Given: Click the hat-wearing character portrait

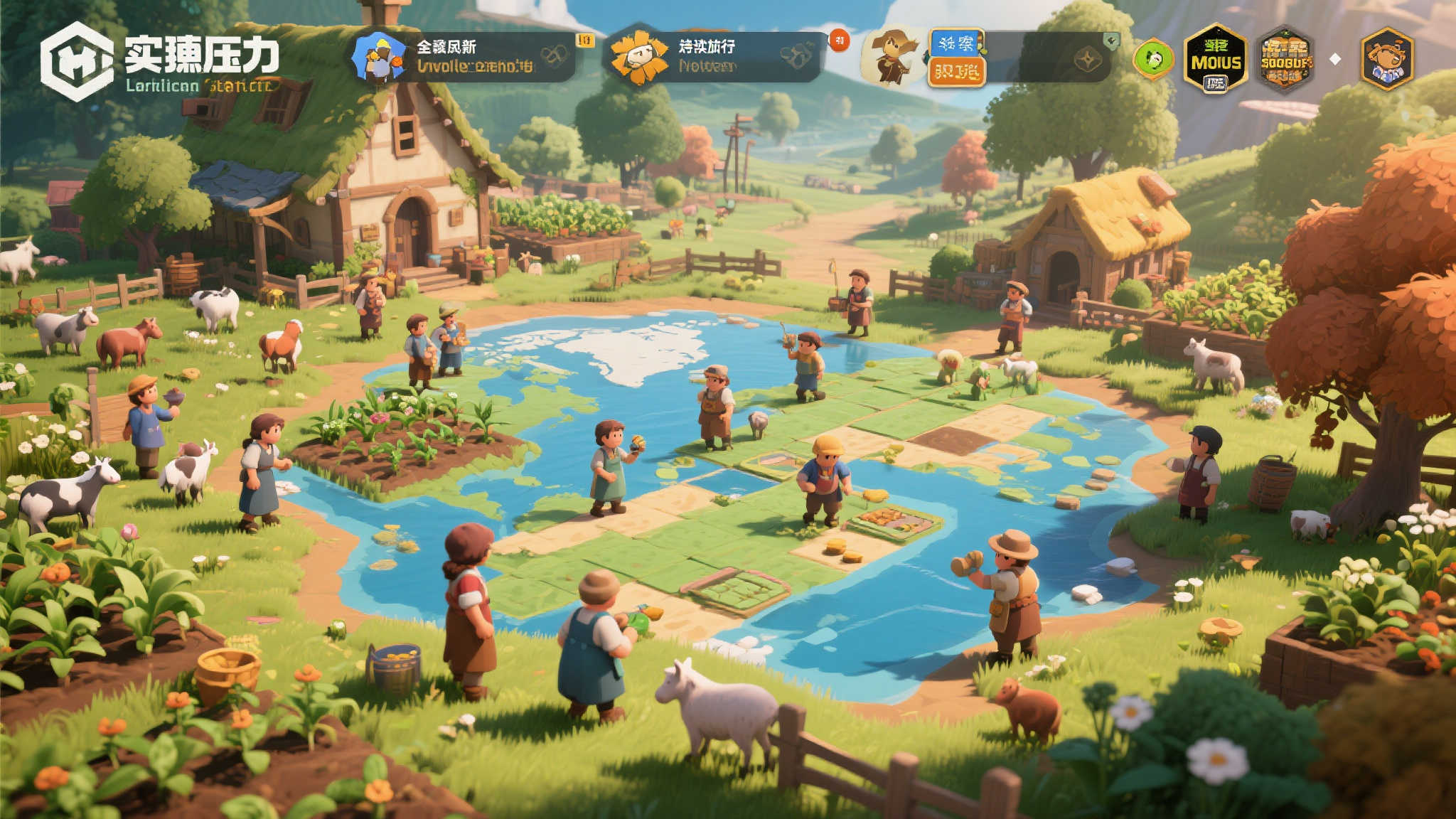Looking at the screenshot, I should [893, 57].
